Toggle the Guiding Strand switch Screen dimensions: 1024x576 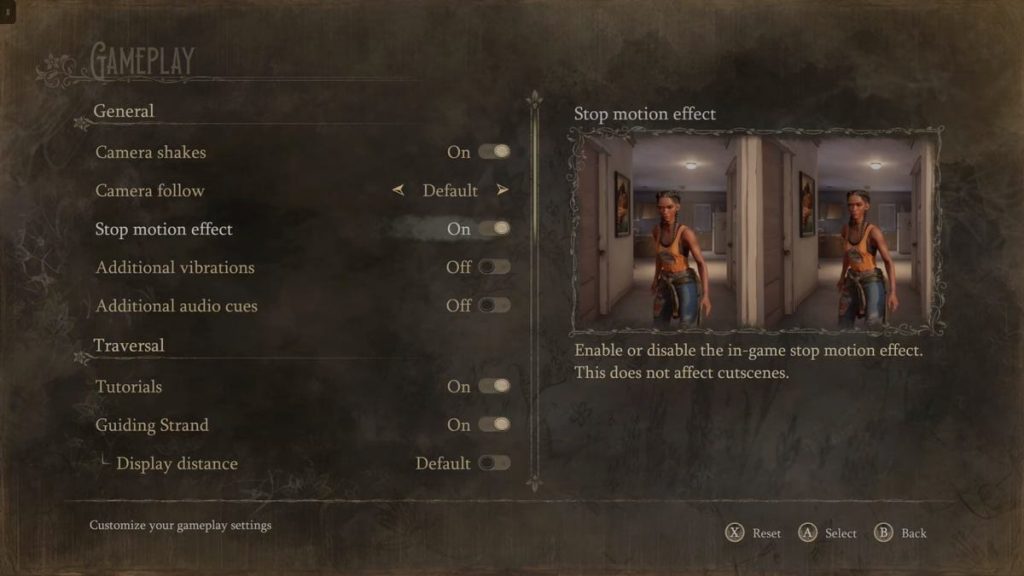coord(494,425)
